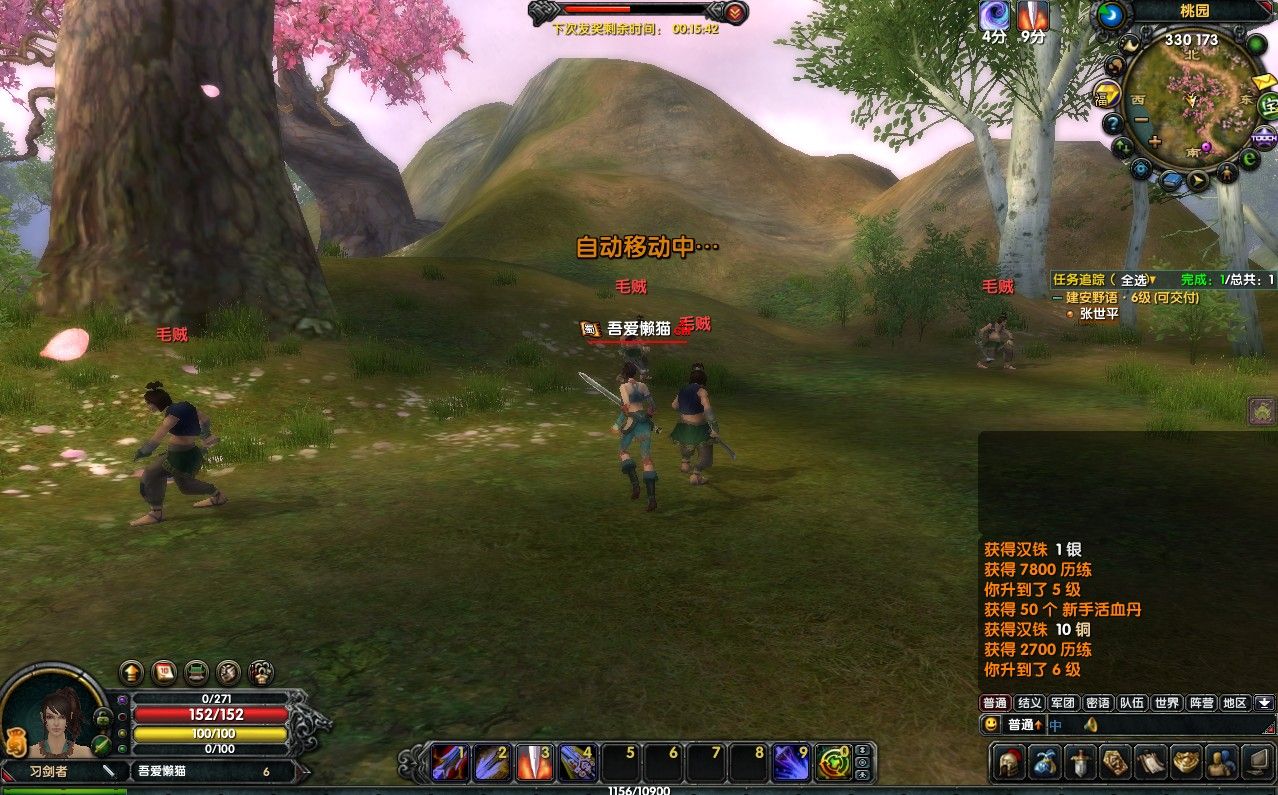Click the minimap zoom-in plus button
The image size is (1278, 795).
coord(1155,141)
